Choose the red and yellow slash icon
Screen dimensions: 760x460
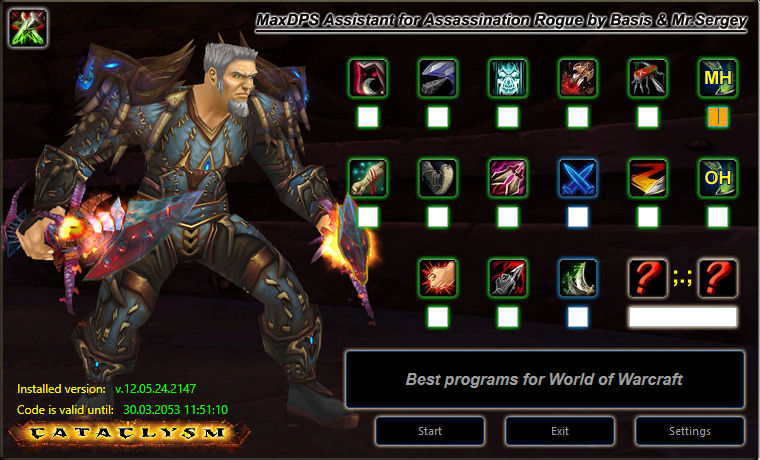tap(648, 178)
